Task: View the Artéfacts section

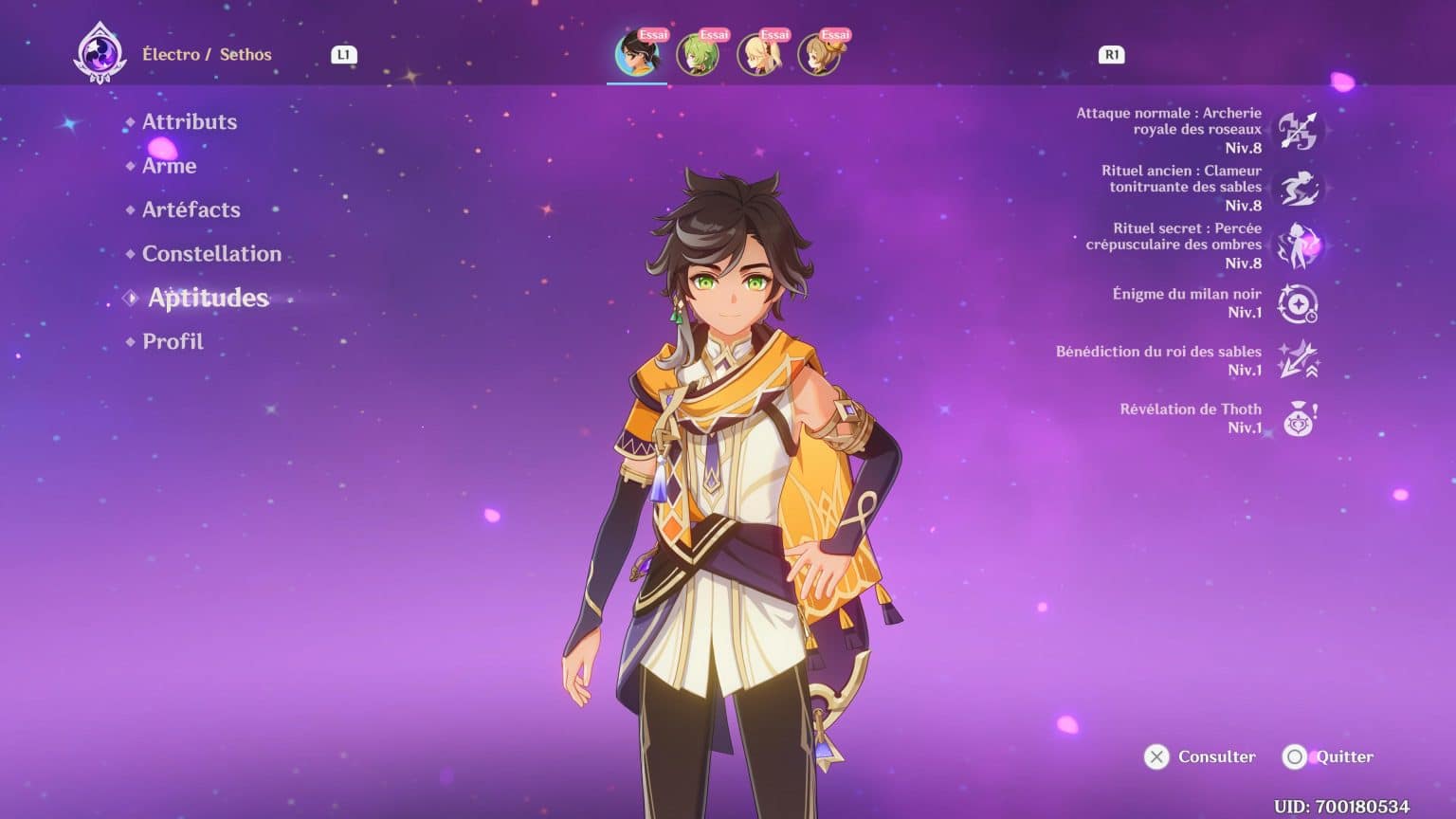Action: tap(191, 209)
